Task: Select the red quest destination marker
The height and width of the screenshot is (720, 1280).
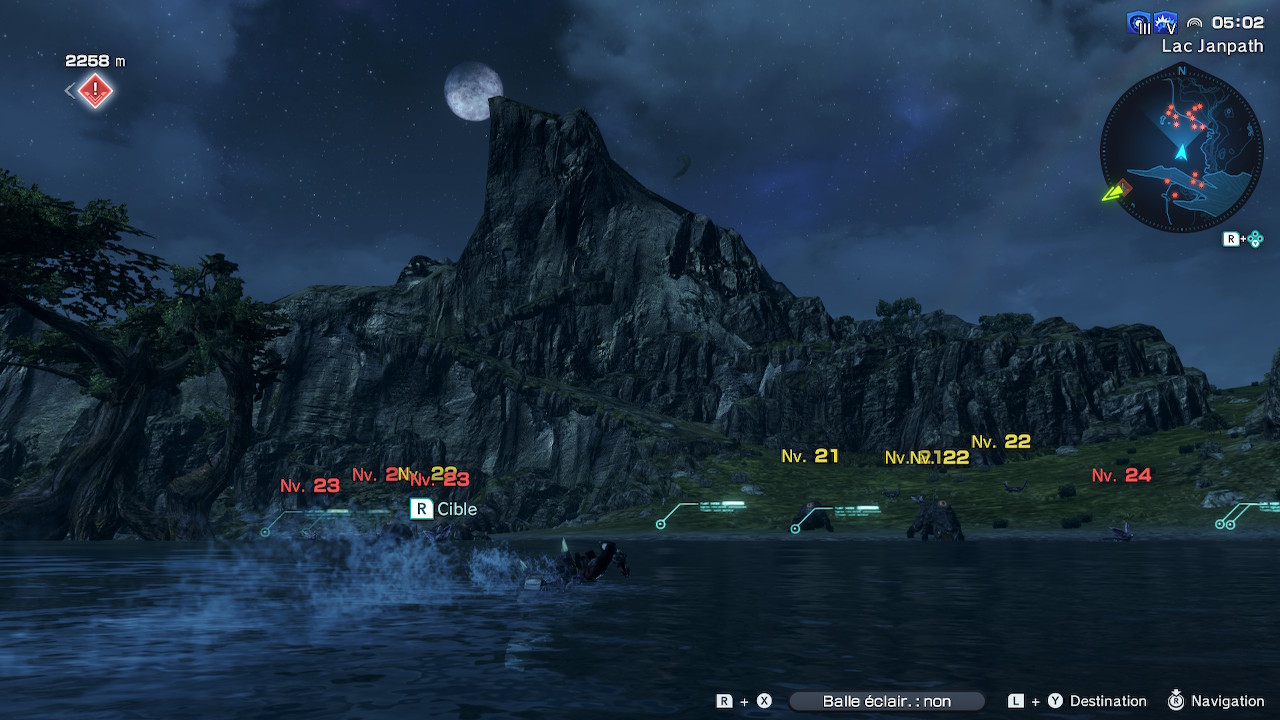Action: [95, 92]
